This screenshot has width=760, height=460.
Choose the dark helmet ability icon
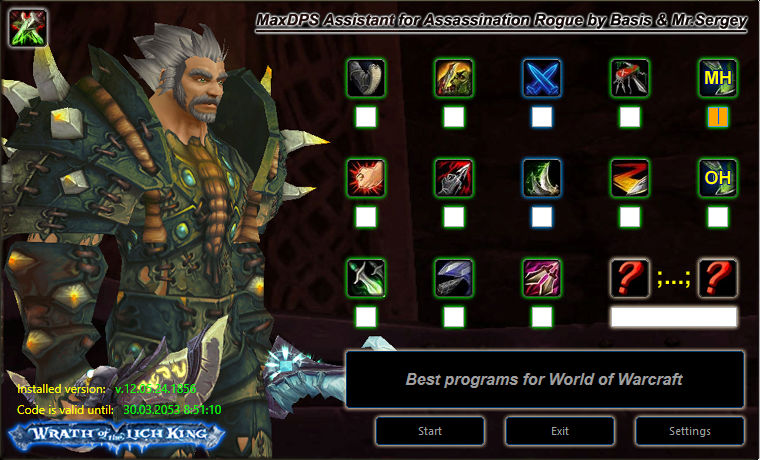(x=454, y=278)
